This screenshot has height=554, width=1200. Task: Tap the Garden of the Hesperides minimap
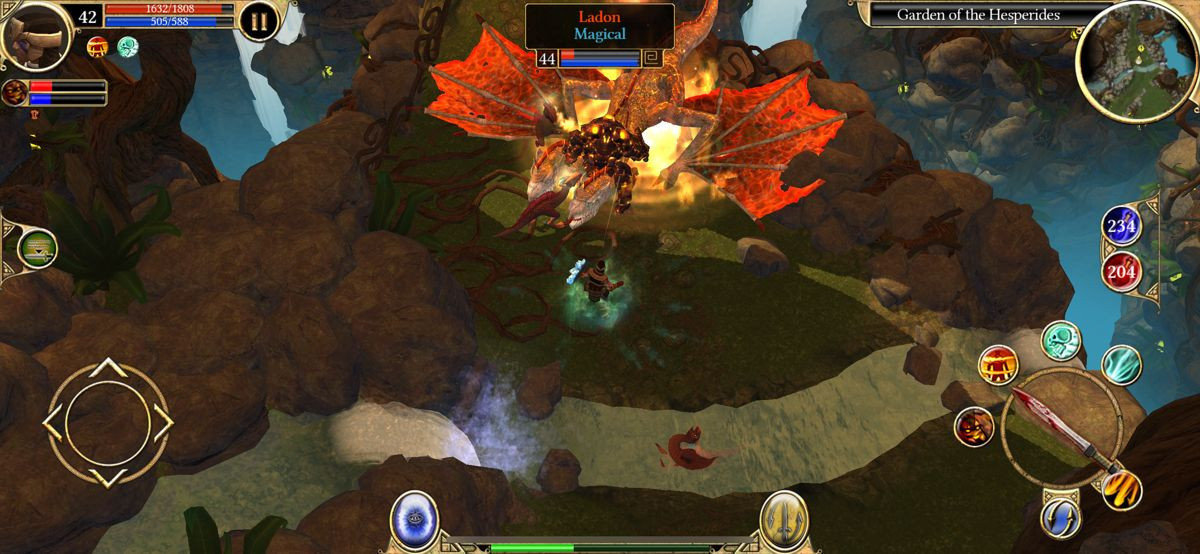[1134, 61]
